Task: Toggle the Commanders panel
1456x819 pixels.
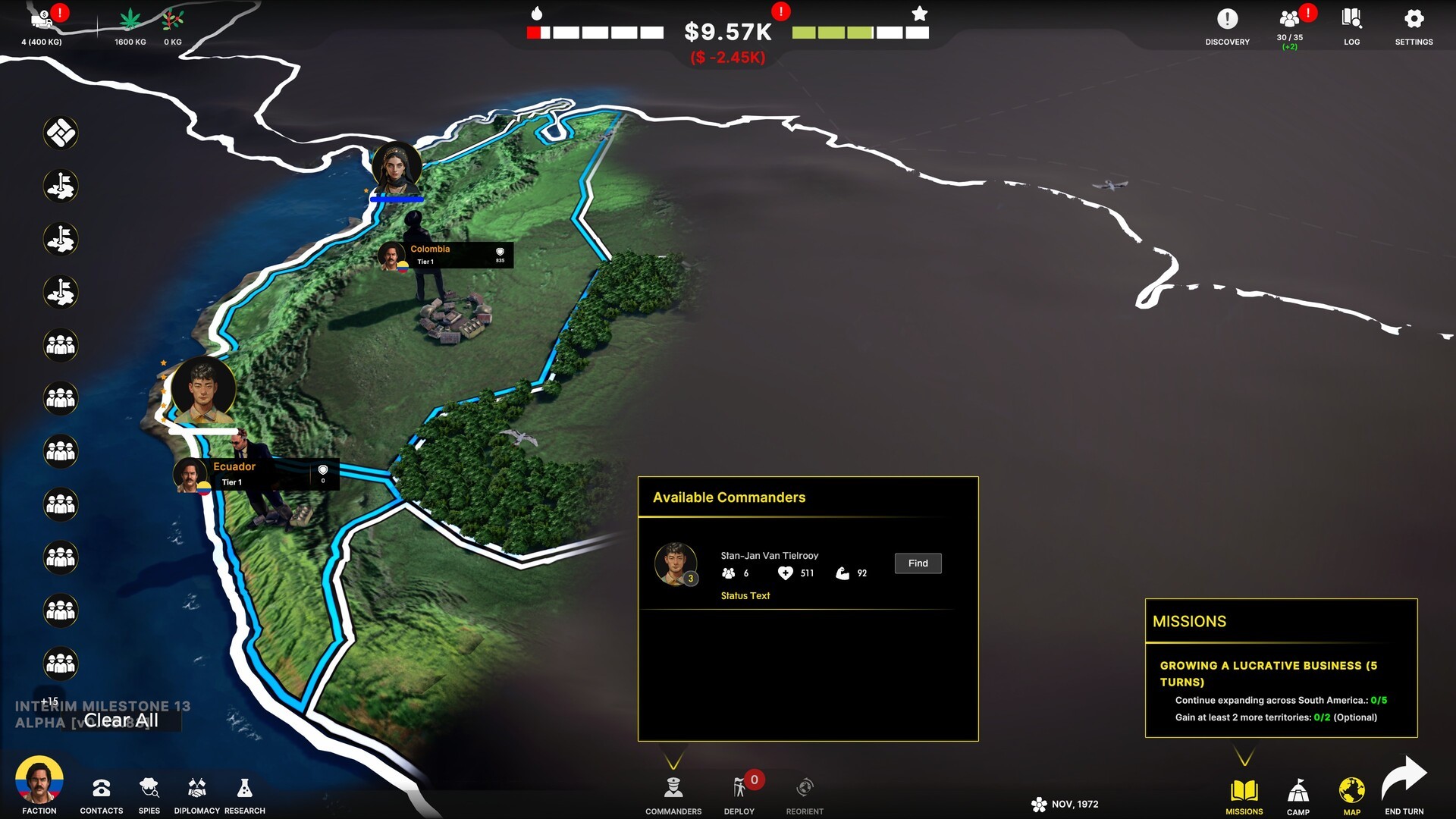Action: click(x=673, y=794)
